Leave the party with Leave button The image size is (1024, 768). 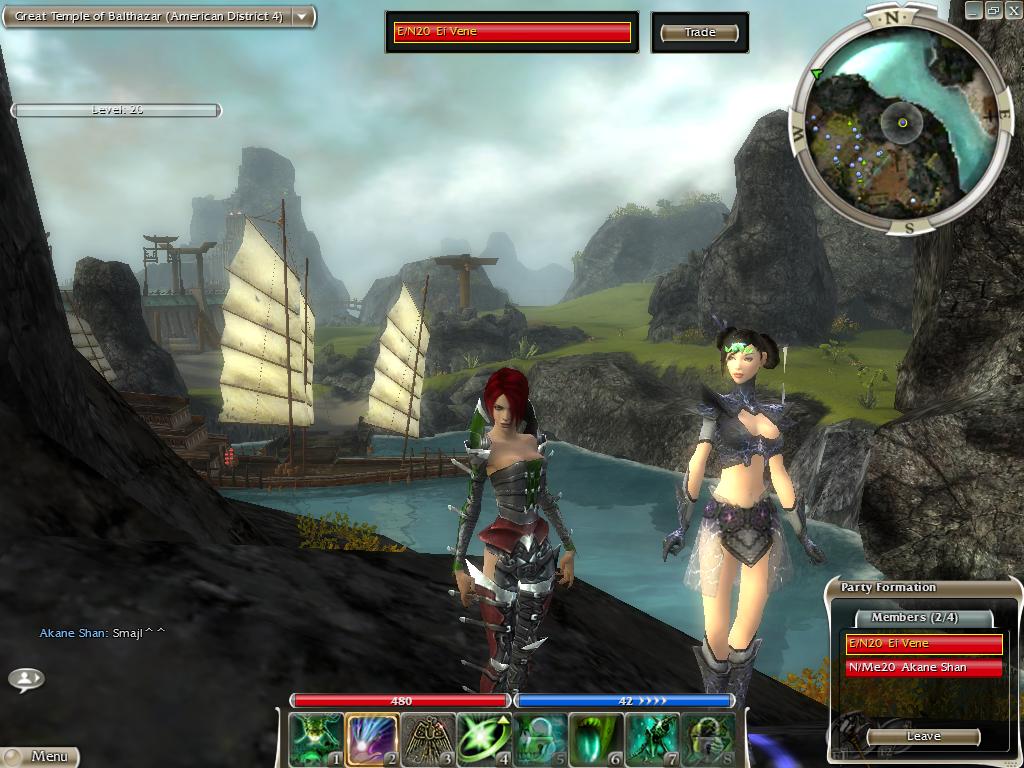click(x=923, y=736)
